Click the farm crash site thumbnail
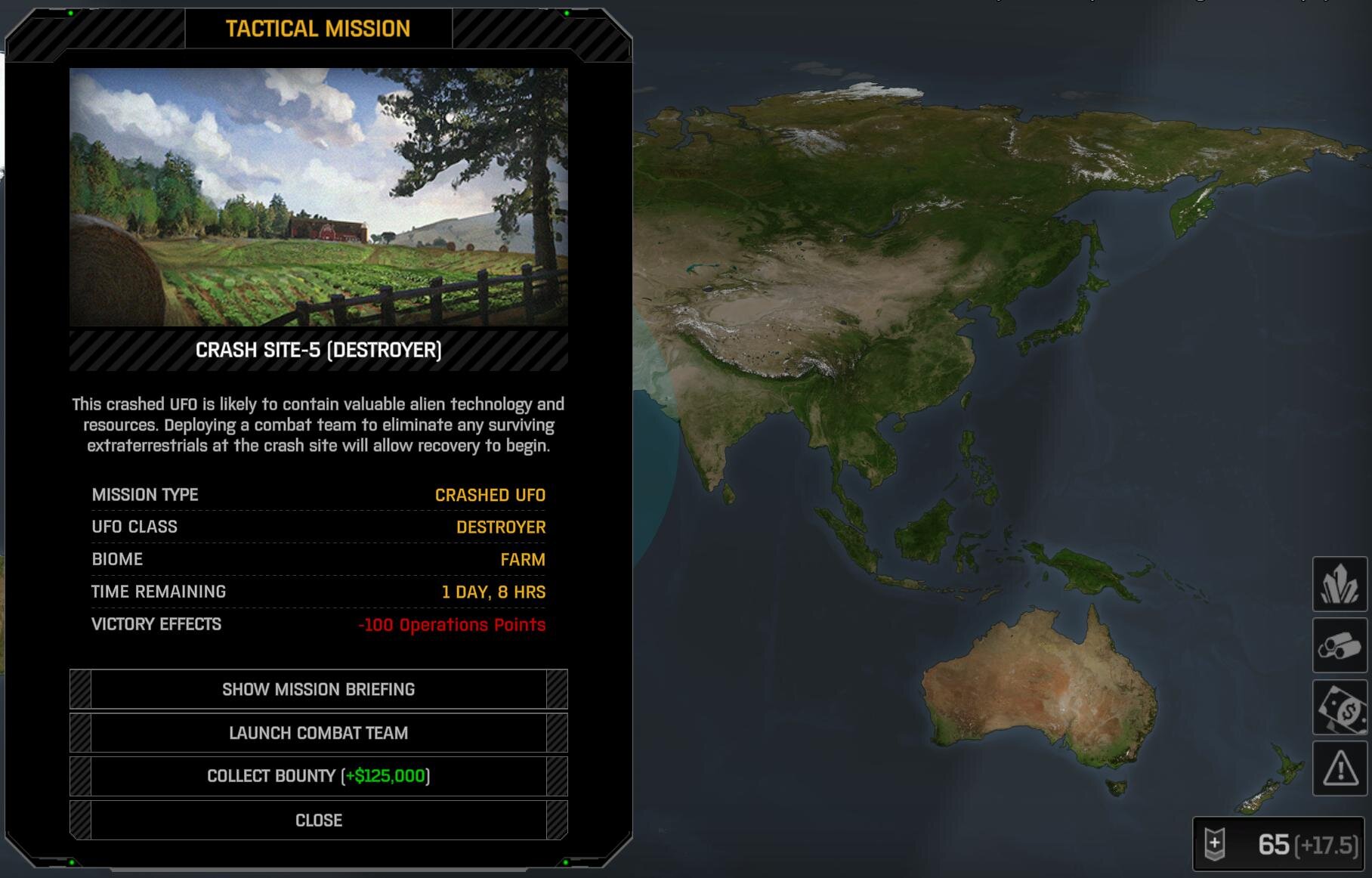This screenshot has width=1372, height=878. click(318, 197)
